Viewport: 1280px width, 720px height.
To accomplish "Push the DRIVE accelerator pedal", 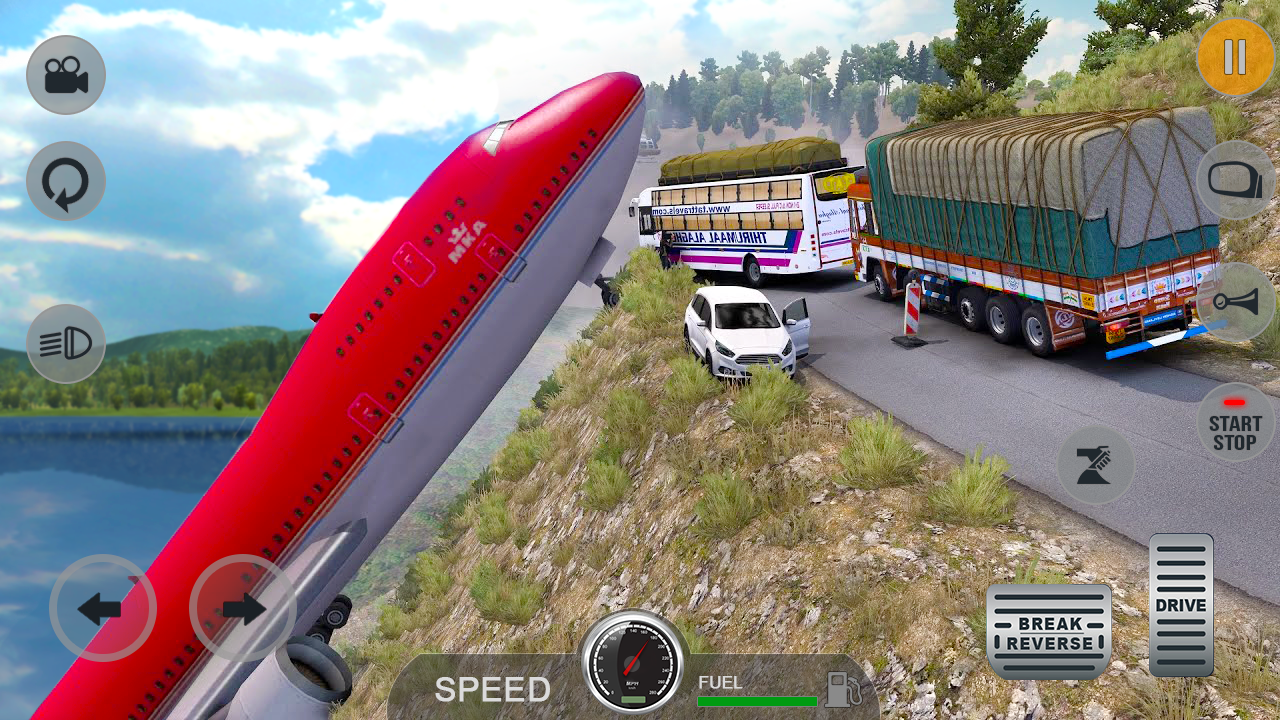I will click(x=1181, y=604).
